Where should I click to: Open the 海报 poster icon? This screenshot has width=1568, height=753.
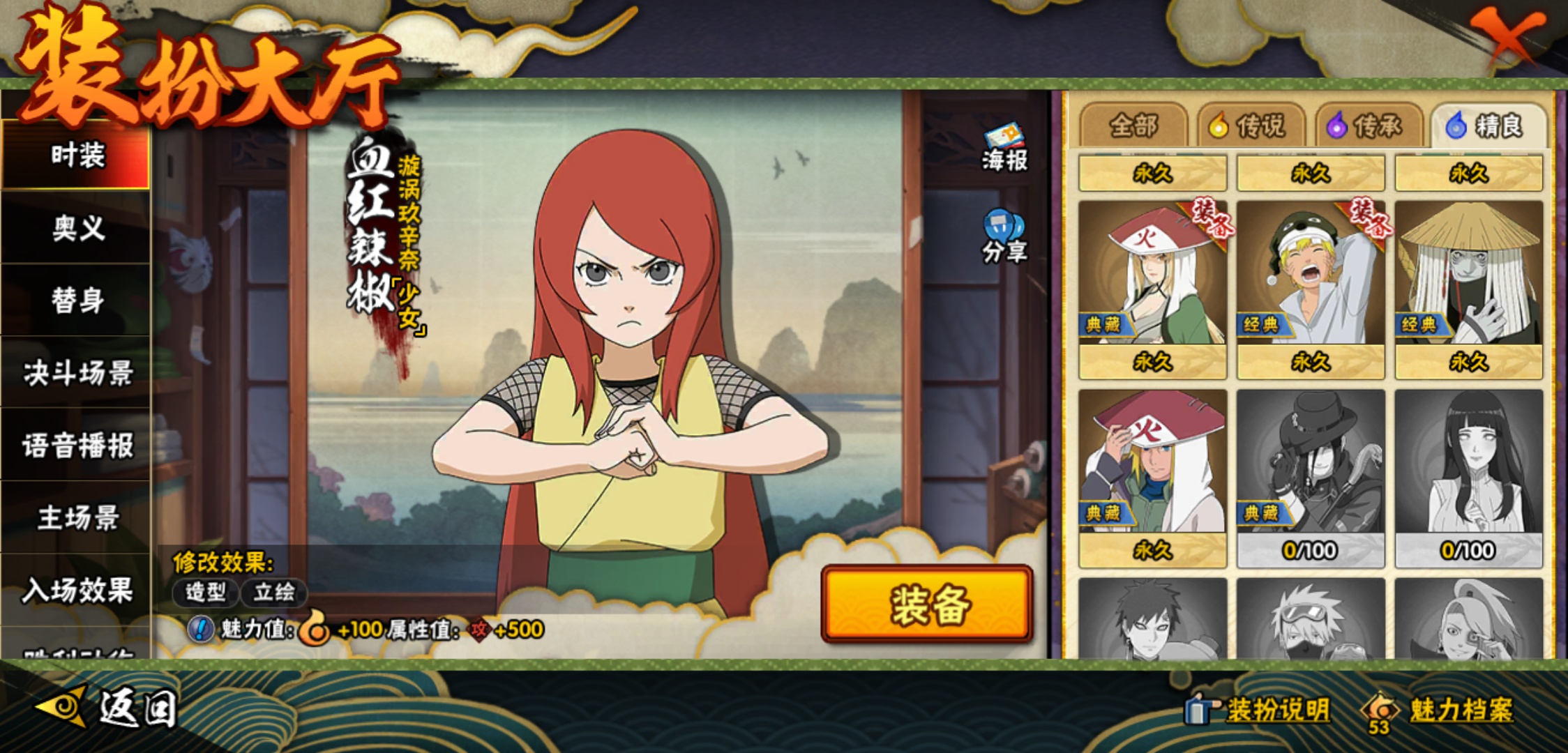[1004, 148]
